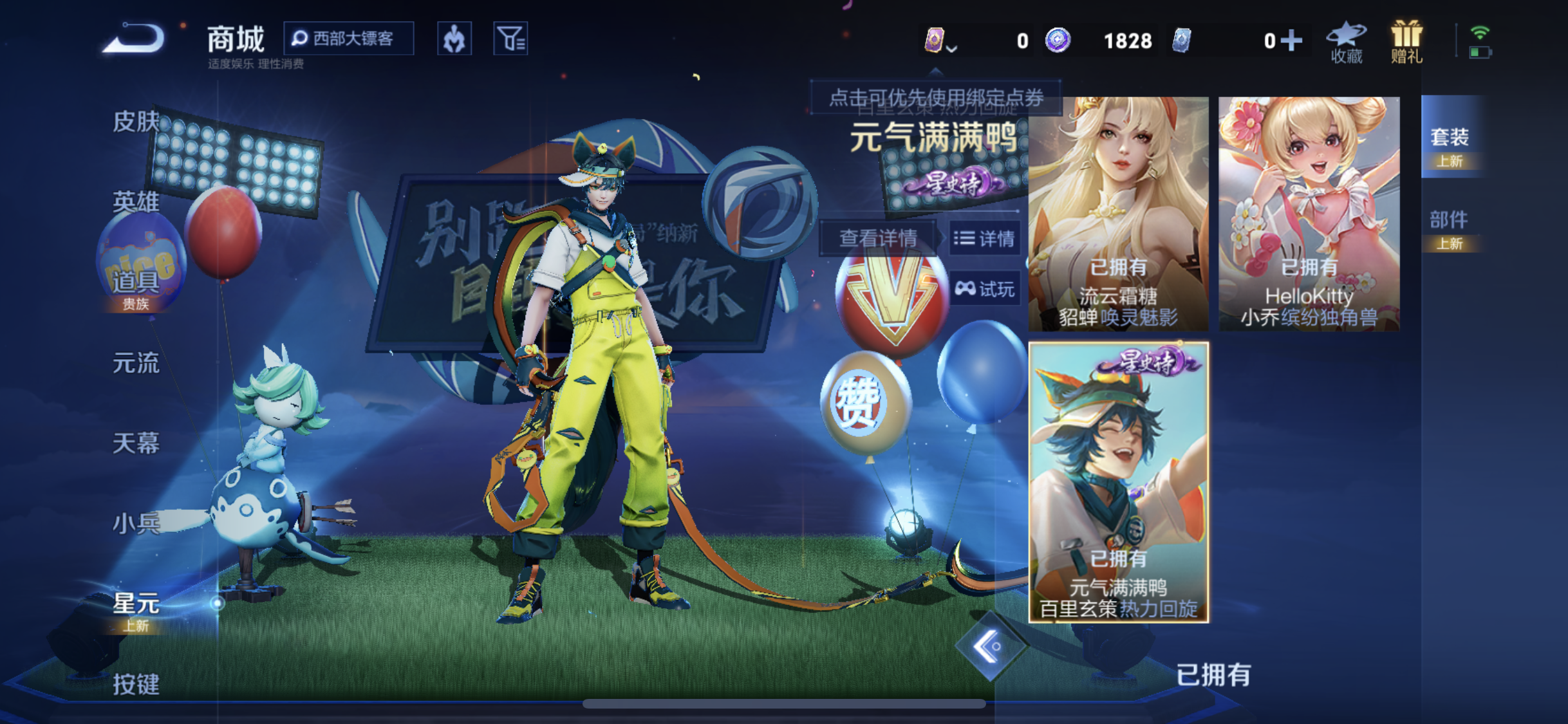
Task: Click the 查看详情 button
Action: (877, 237)
